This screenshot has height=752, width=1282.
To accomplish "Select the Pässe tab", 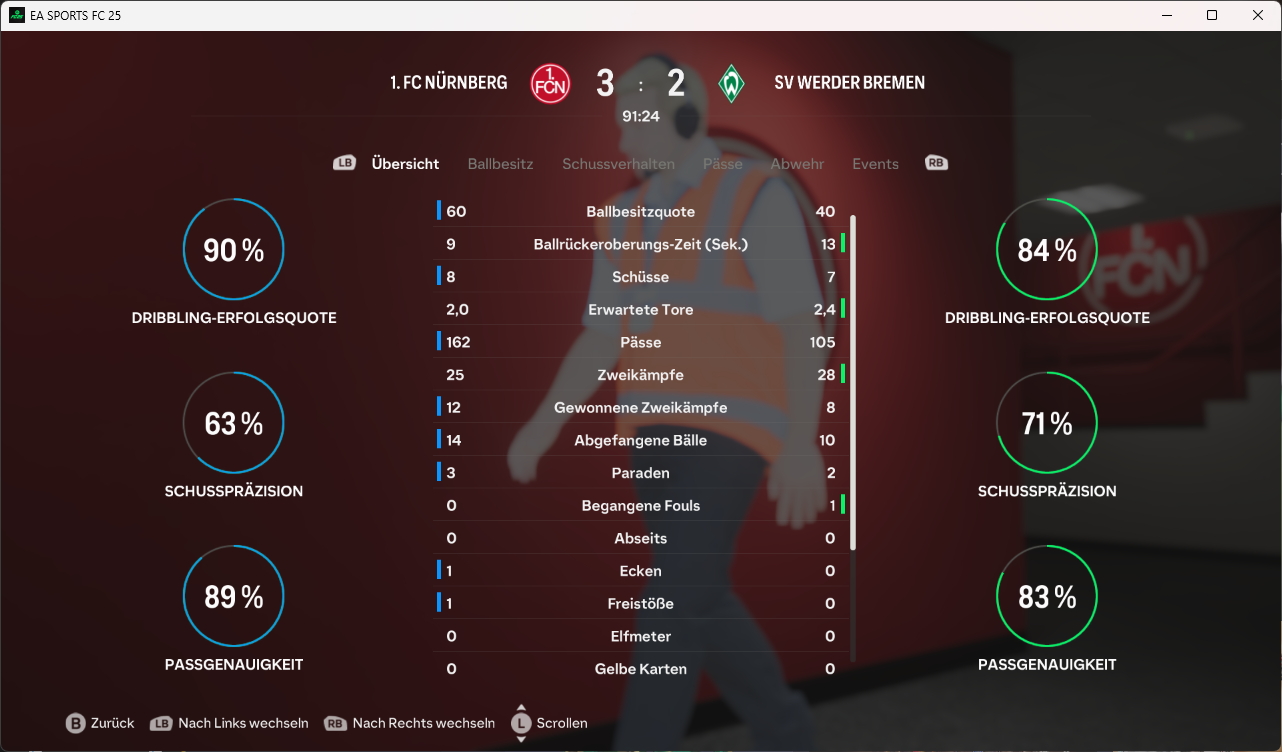I will click(722, 164).
